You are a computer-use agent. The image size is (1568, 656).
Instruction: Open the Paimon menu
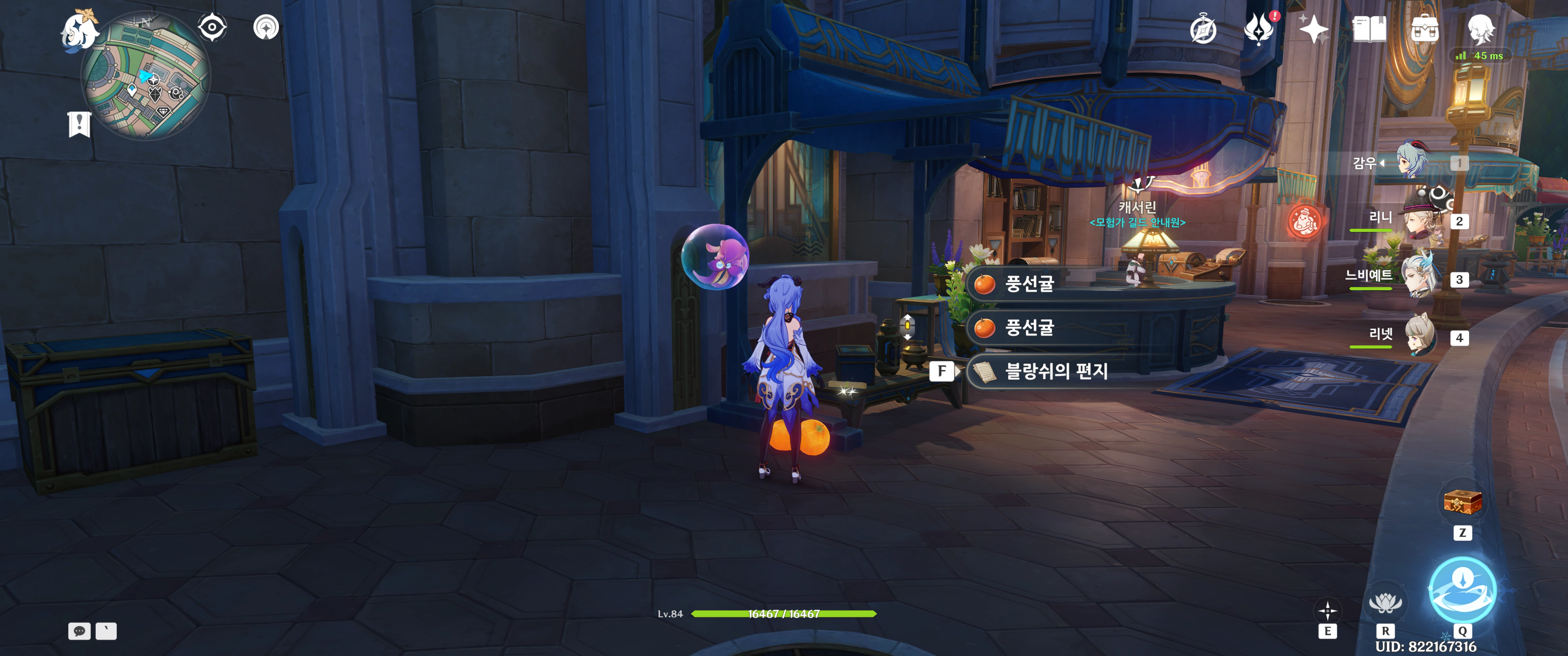point(79,31)
